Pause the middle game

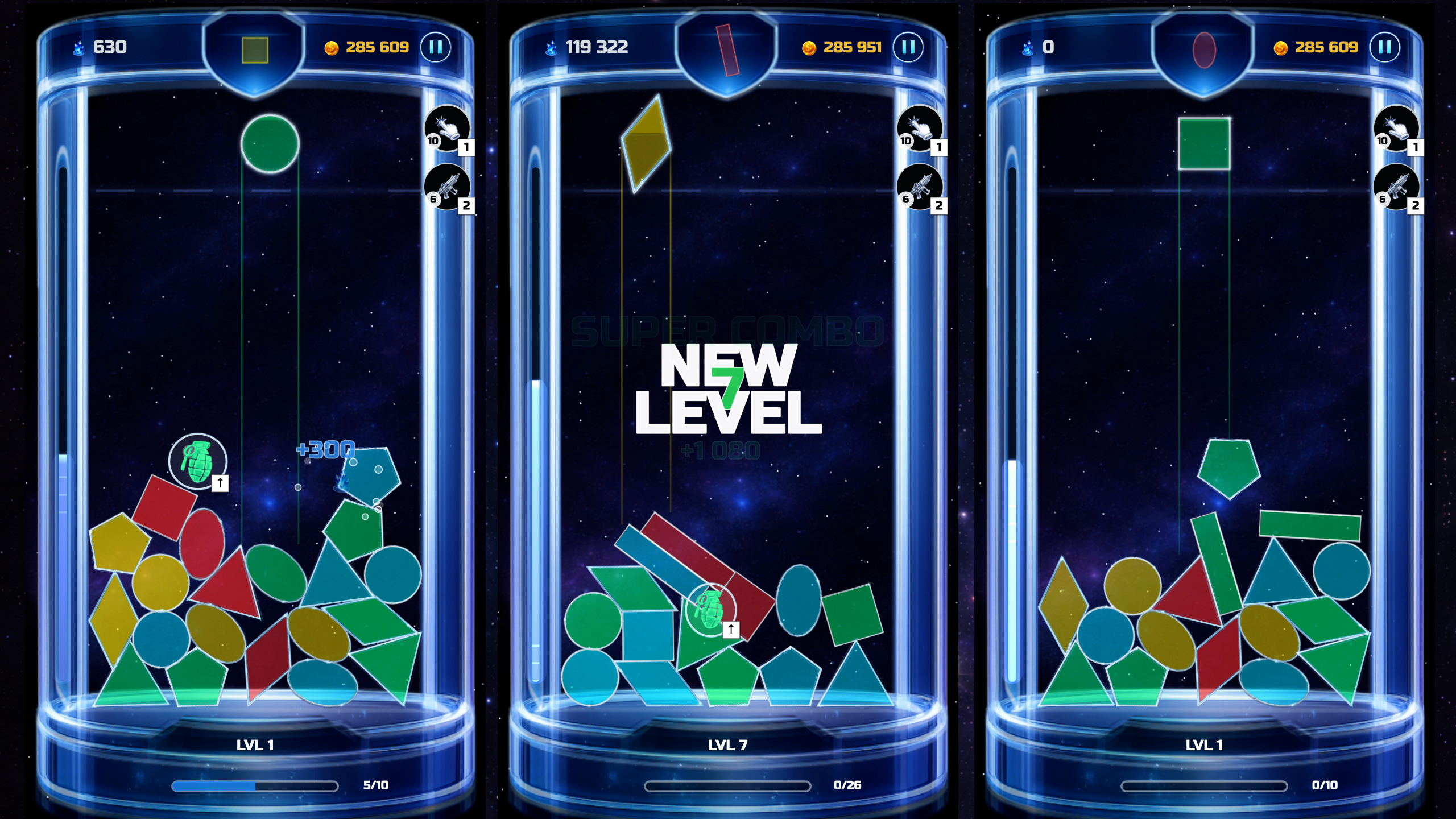(908, 48)
